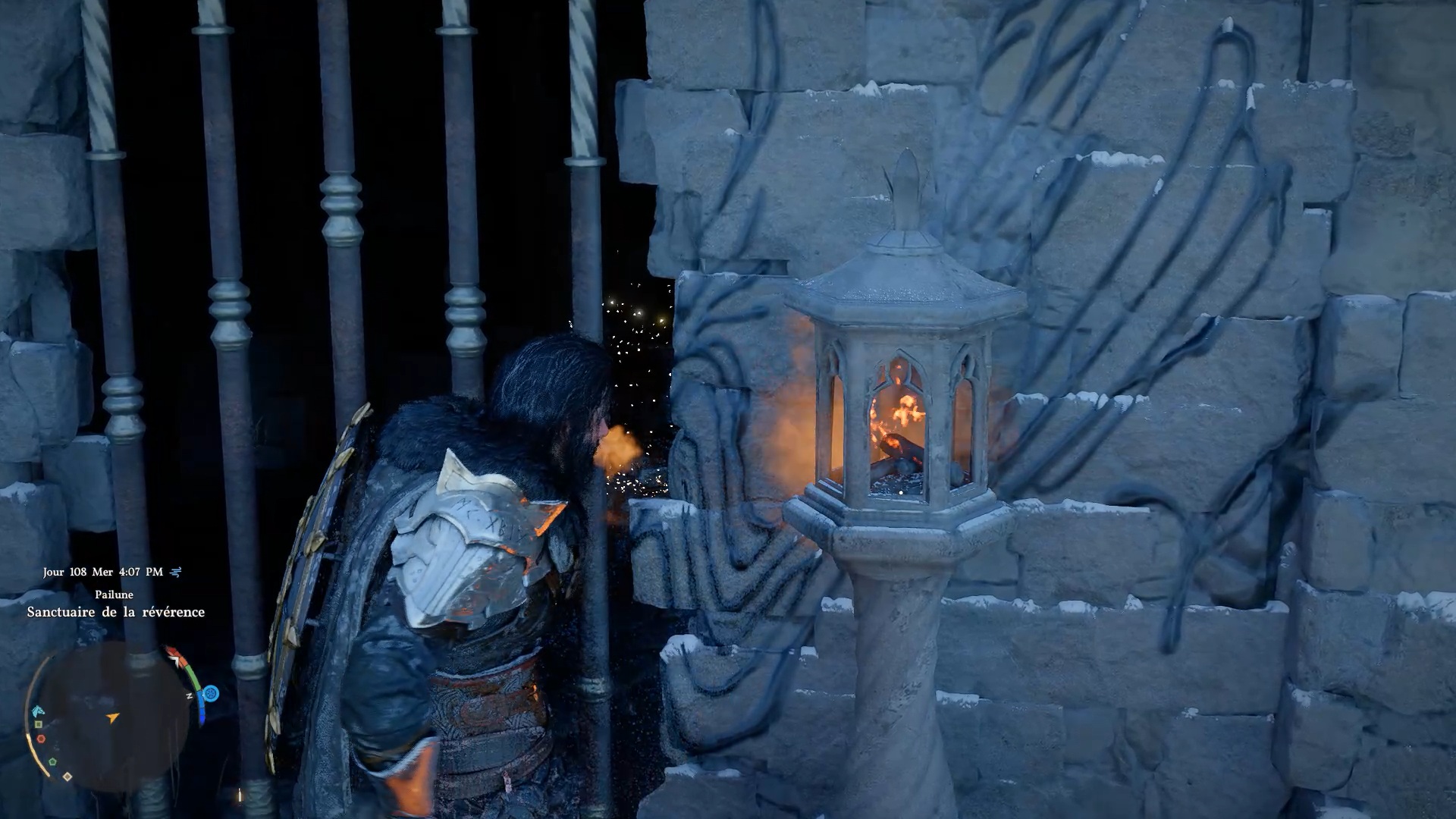Select the horse marker on the minimap
Screen dimensions: 1456x819
click(x=38, y=711)
